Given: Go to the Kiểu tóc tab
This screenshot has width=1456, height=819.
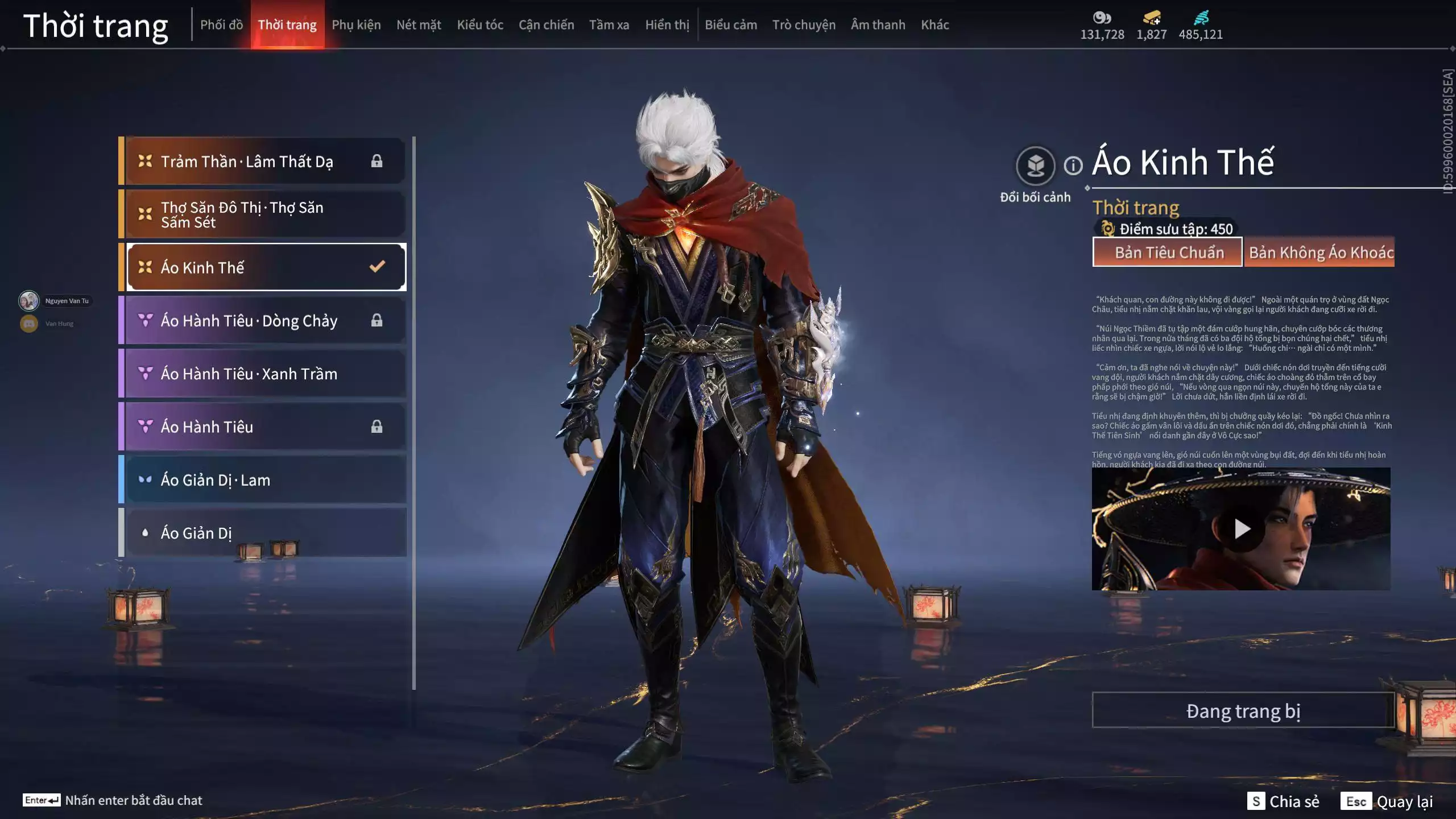Looking at the screenshot, I should click(x=480, y=25).
